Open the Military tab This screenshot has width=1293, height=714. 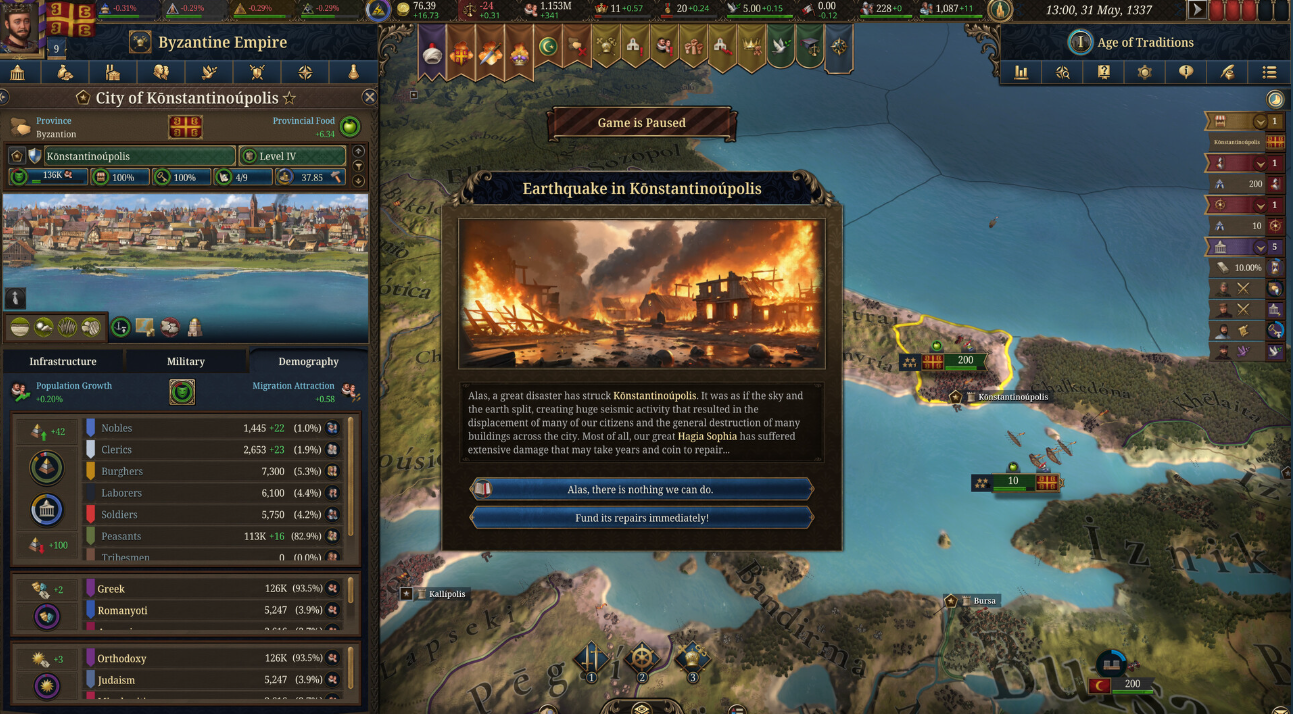click(x=186, y=361)
